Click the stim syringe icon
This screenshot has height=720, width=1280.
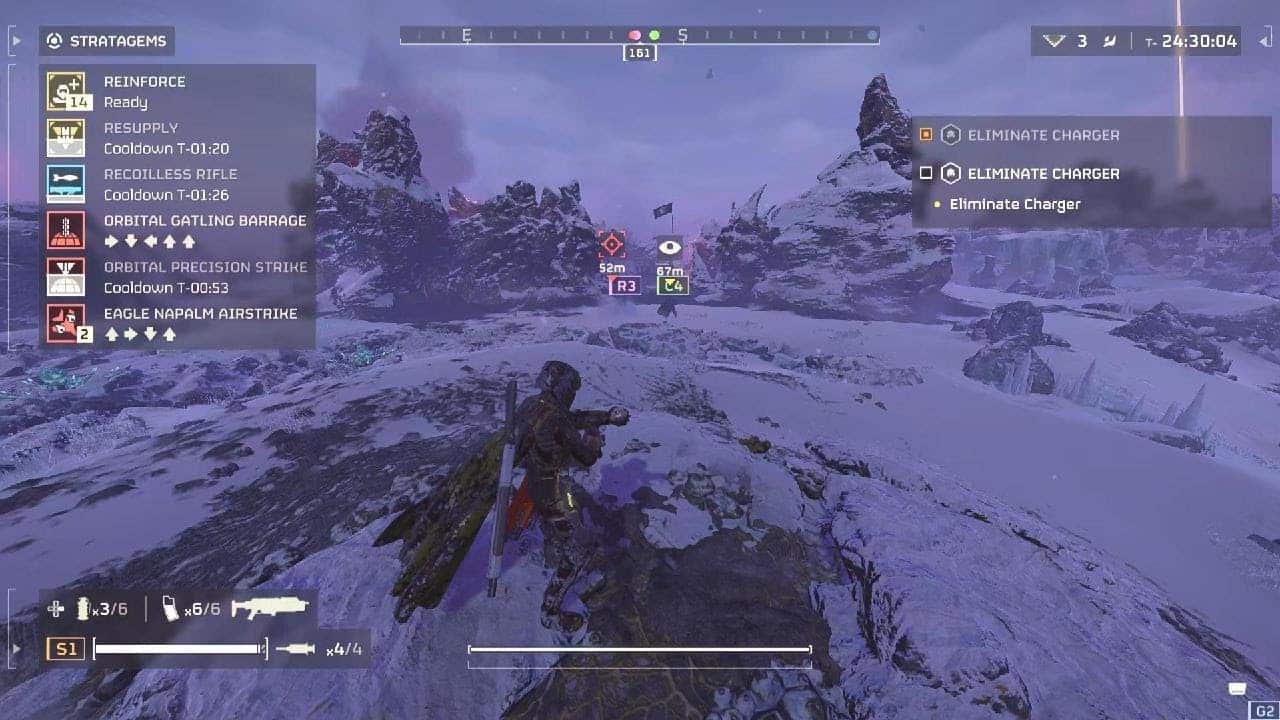(299, 648)
